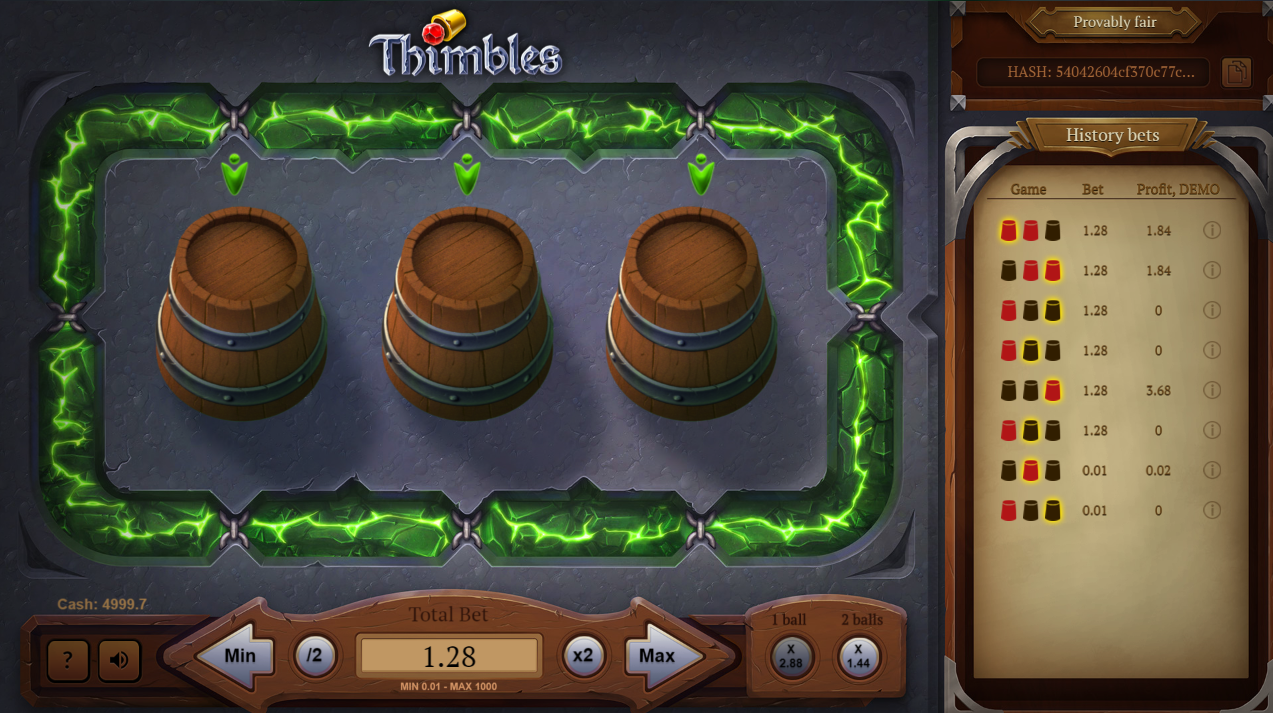Show info for the 3.68 profit bet

(x=1212, y=390)
